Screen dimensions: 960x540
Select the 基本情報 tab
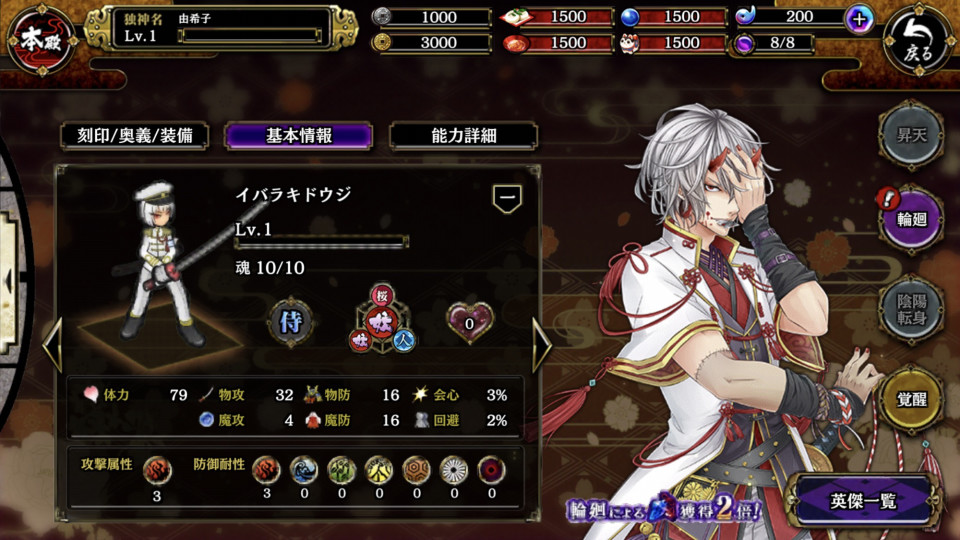click(x=299, y=136)
